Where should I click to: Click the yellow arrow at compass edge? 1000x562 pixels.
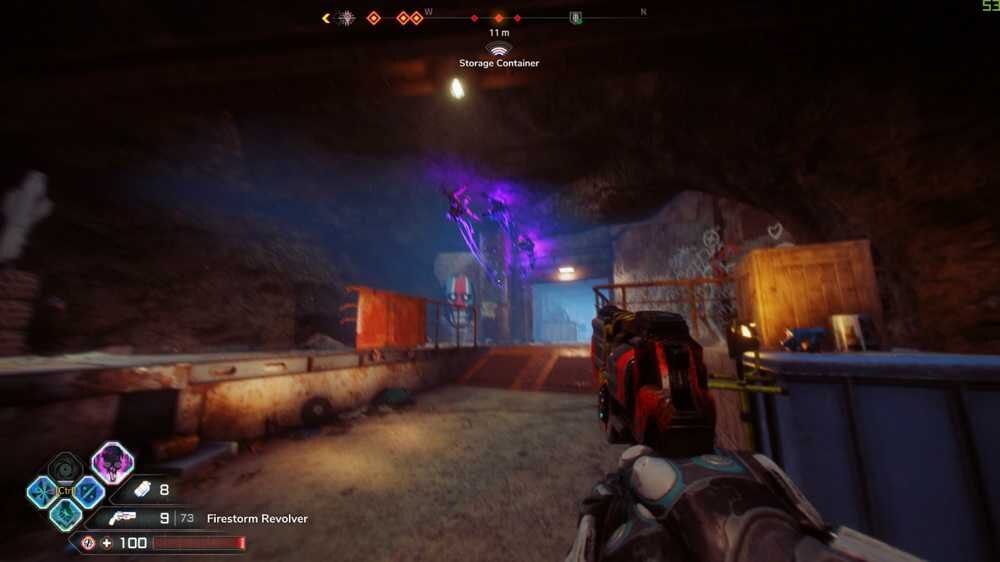point(326,18)
